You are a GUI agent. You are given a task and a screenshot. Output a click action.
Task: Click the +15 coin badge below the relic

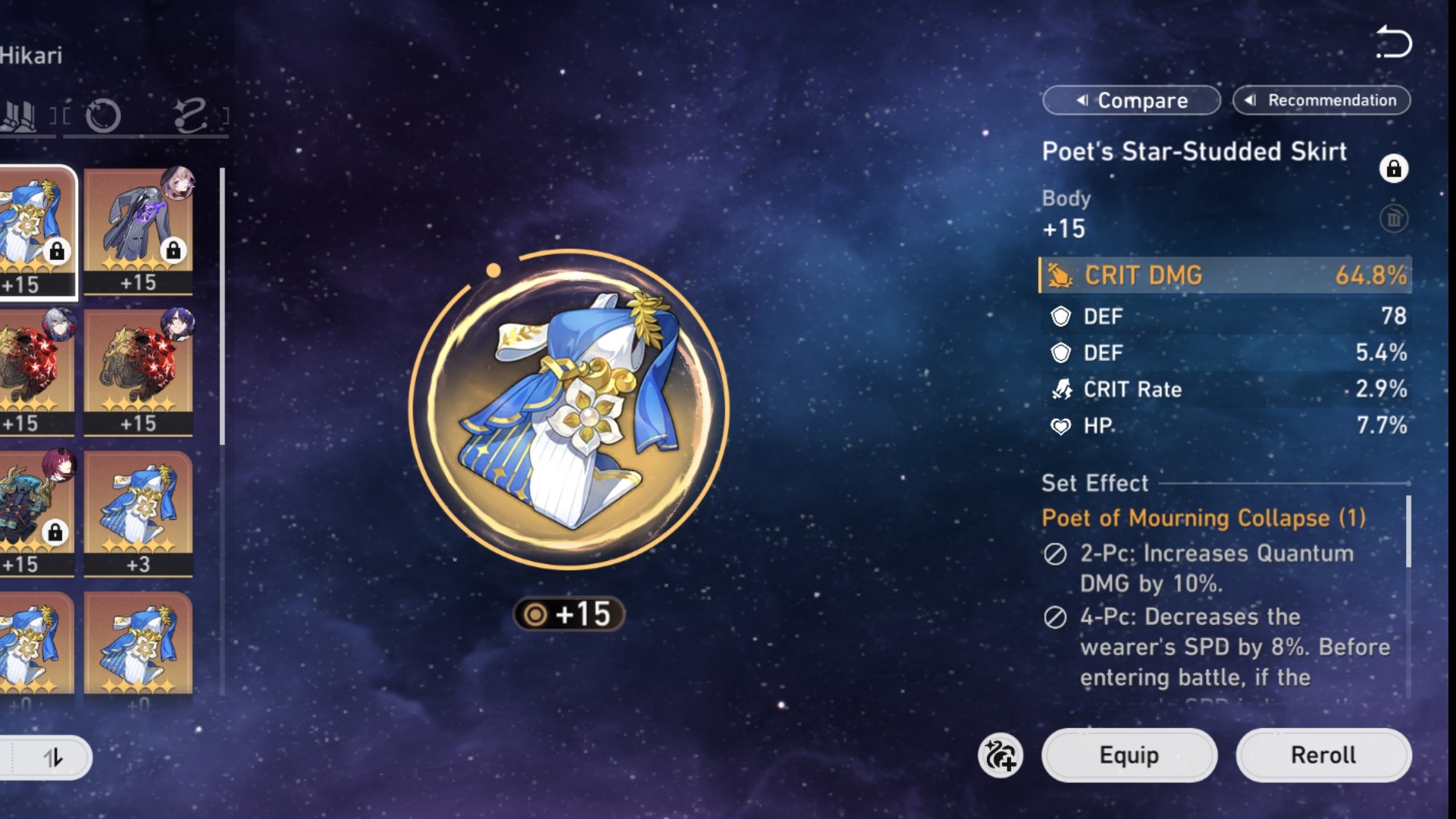tap(568, 615)
